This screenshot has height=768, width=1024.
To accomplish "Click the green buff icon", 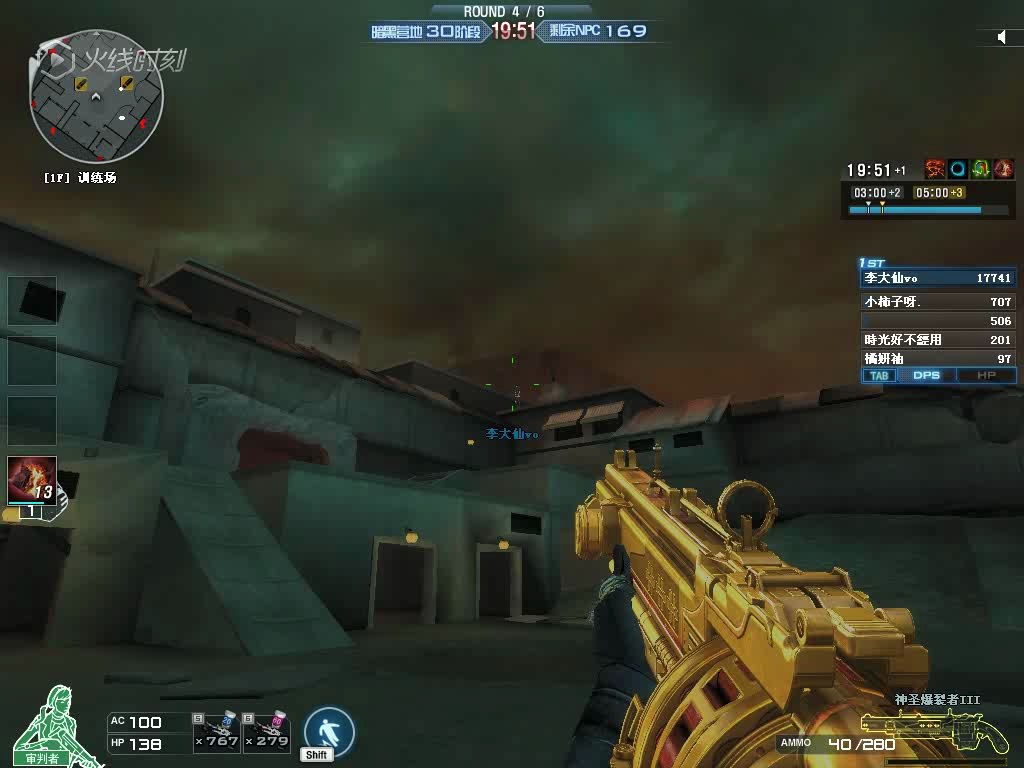I will coord(981,169).
